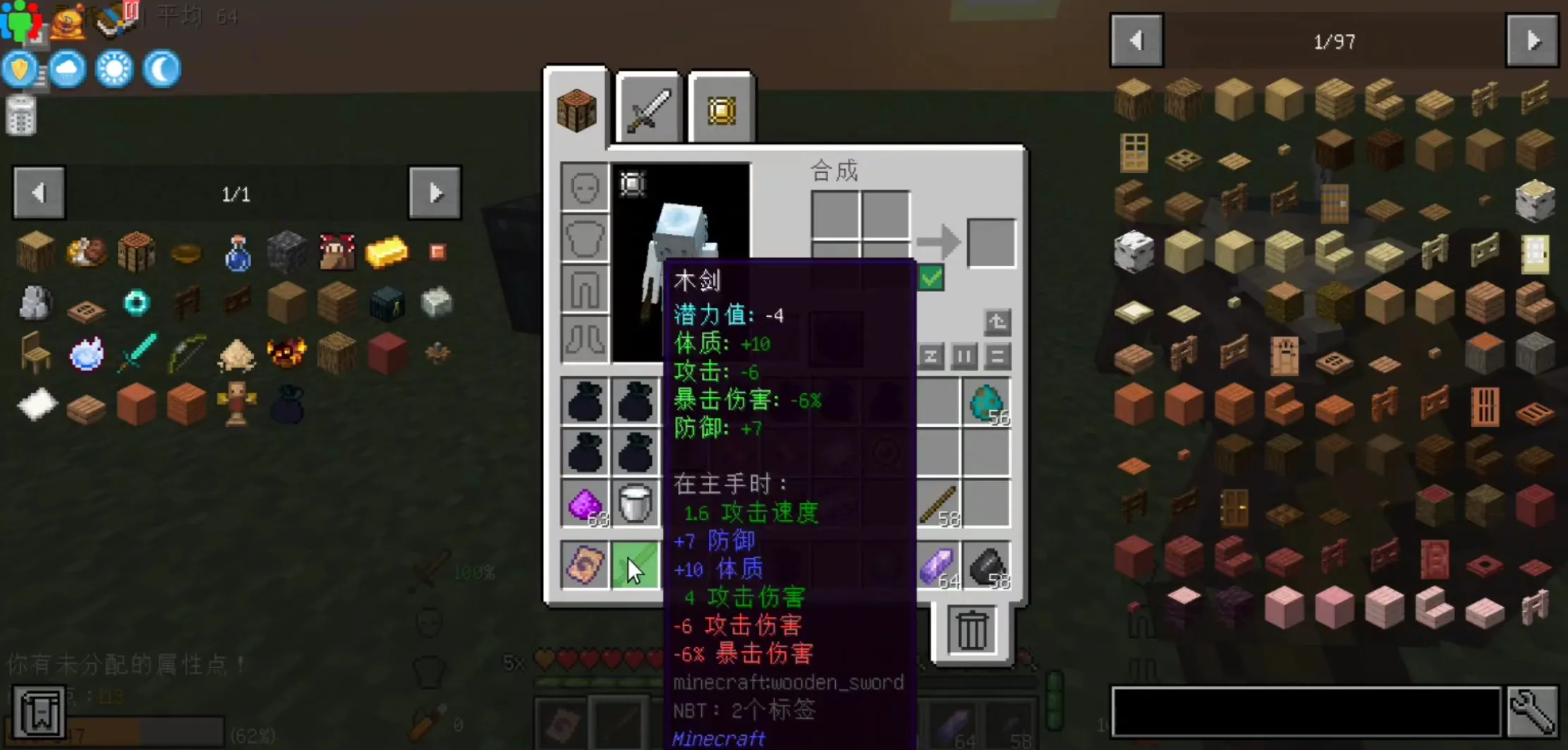Toggle the green checkmark crafting option
Screen dimensions: 1568x750
[x=930, y=278]
